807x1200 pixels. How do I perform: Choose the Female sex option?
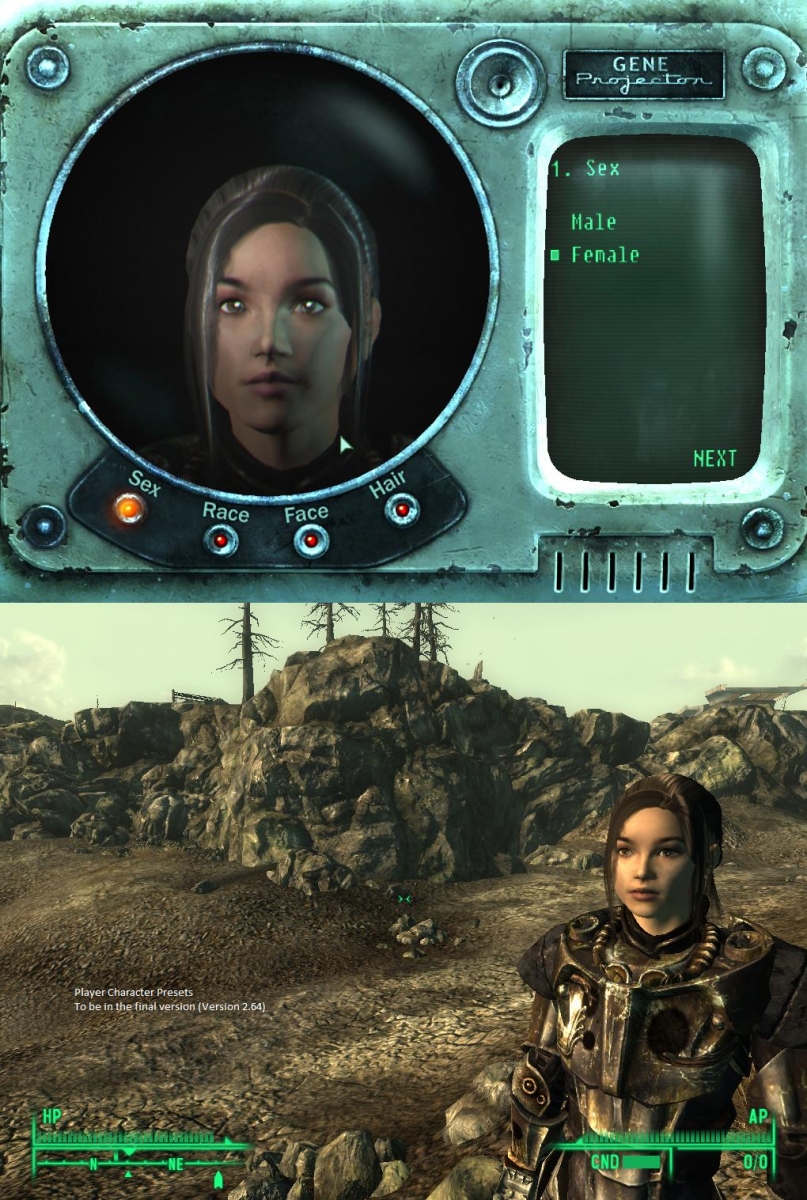tap(604, 255)
